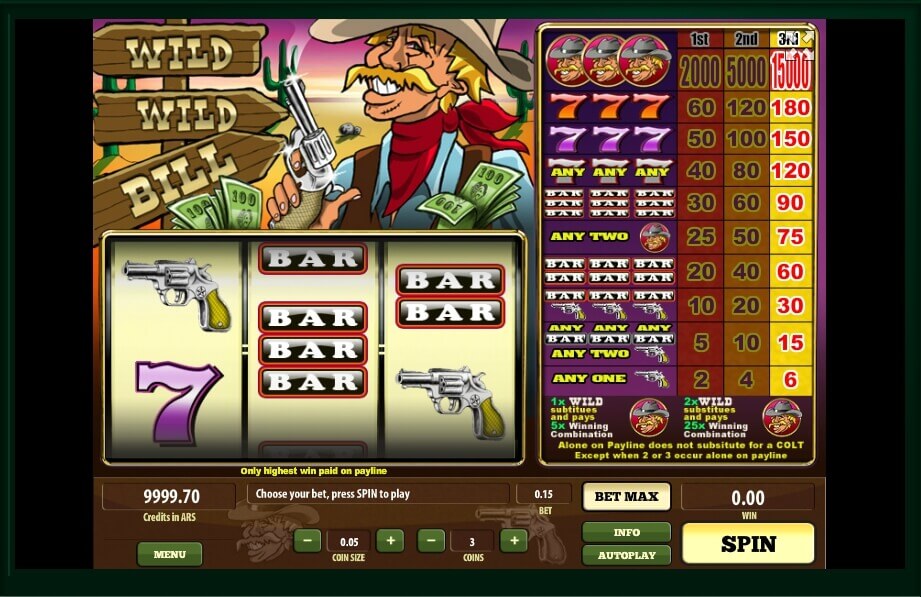
Task: Open the game MENU
Action: coord(169,554)
